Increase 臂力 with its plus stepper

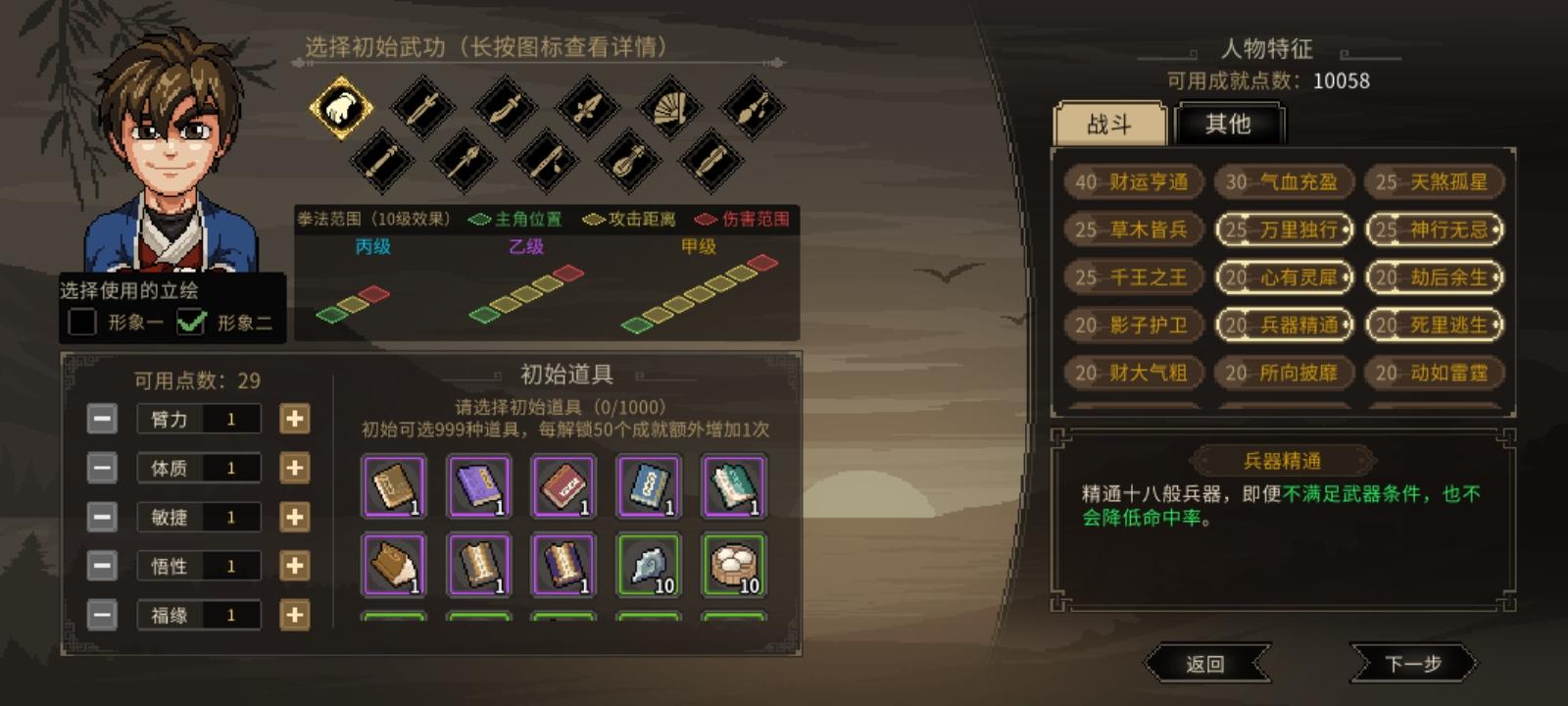tap(292, 419)
